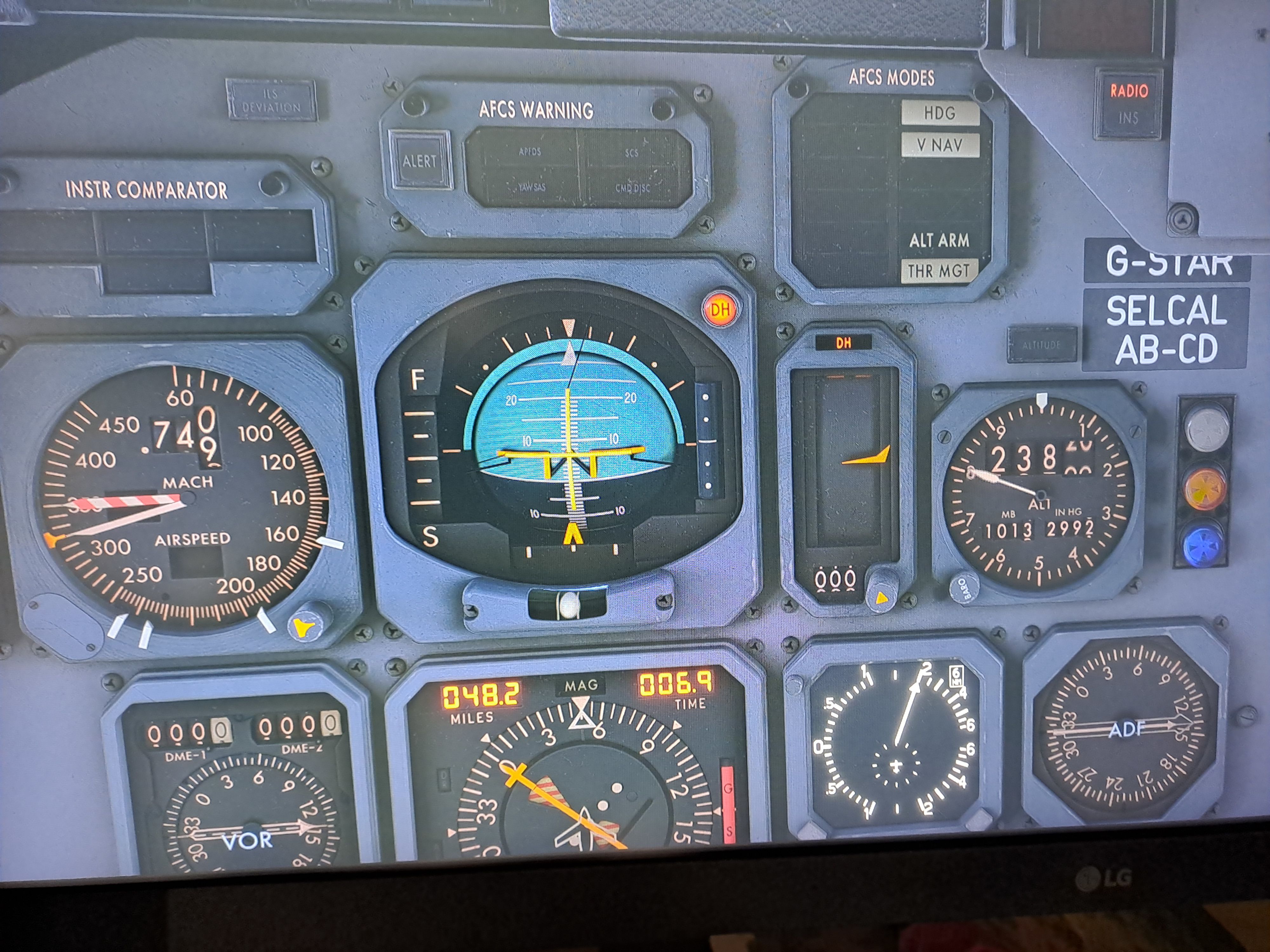Click the amber marker beacon light
Image resolution: width=1270 pixels, height=952 pixels.
[x=1205, y=489]
